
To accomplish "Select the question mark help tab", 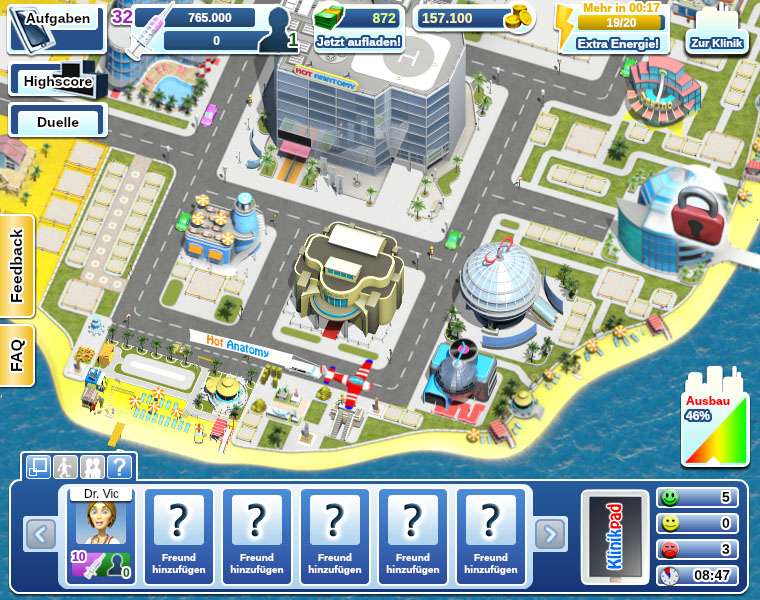I will (x=119, y=466).
